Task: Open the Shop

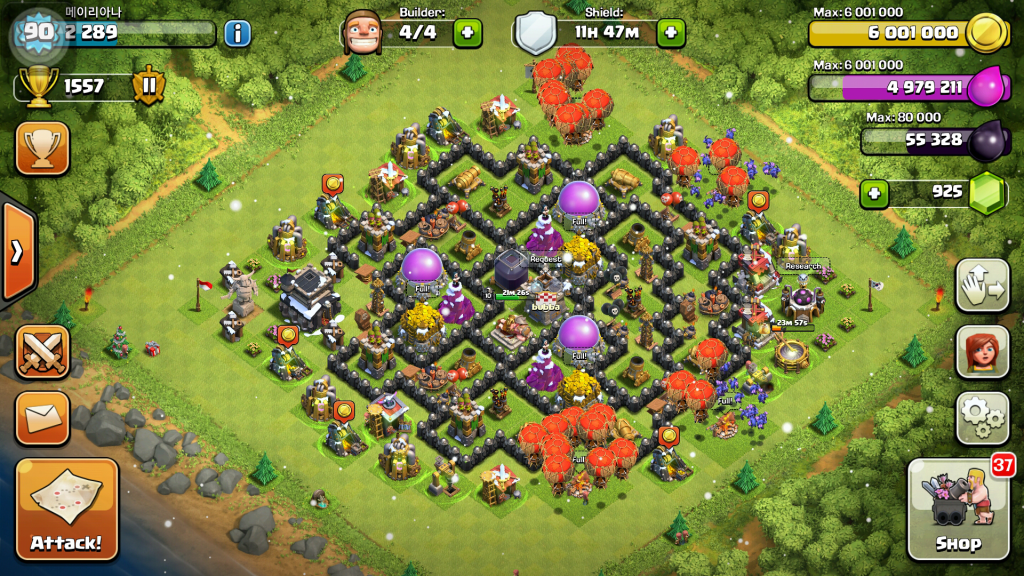Action: tap(957, 510)
